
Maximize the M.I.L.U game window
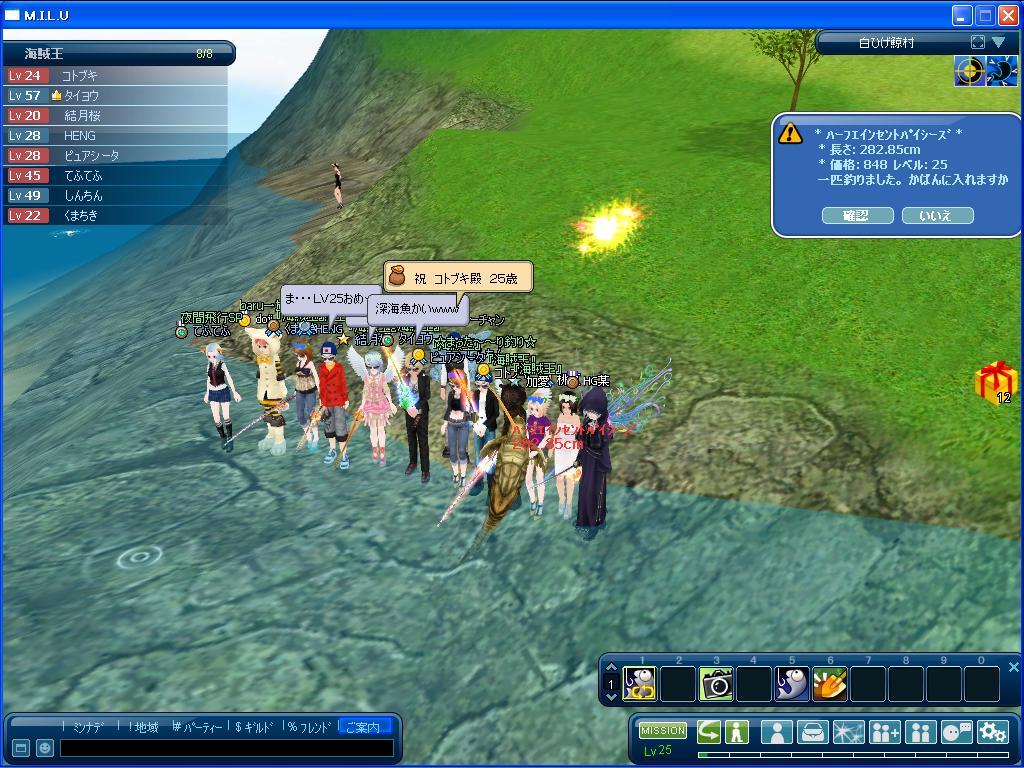point(984,15)
